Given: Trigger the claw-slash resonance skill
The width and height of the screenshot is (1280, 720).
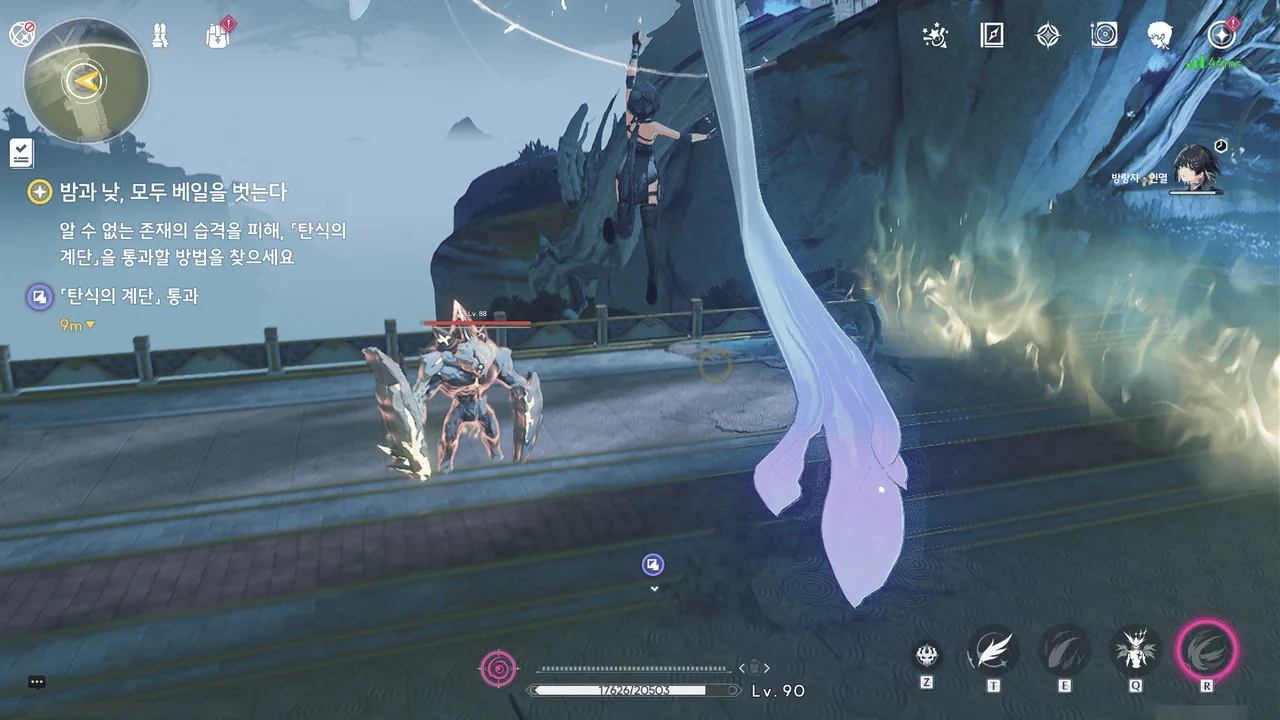Looking at the screenshot, I should [x=1064, y=650].
